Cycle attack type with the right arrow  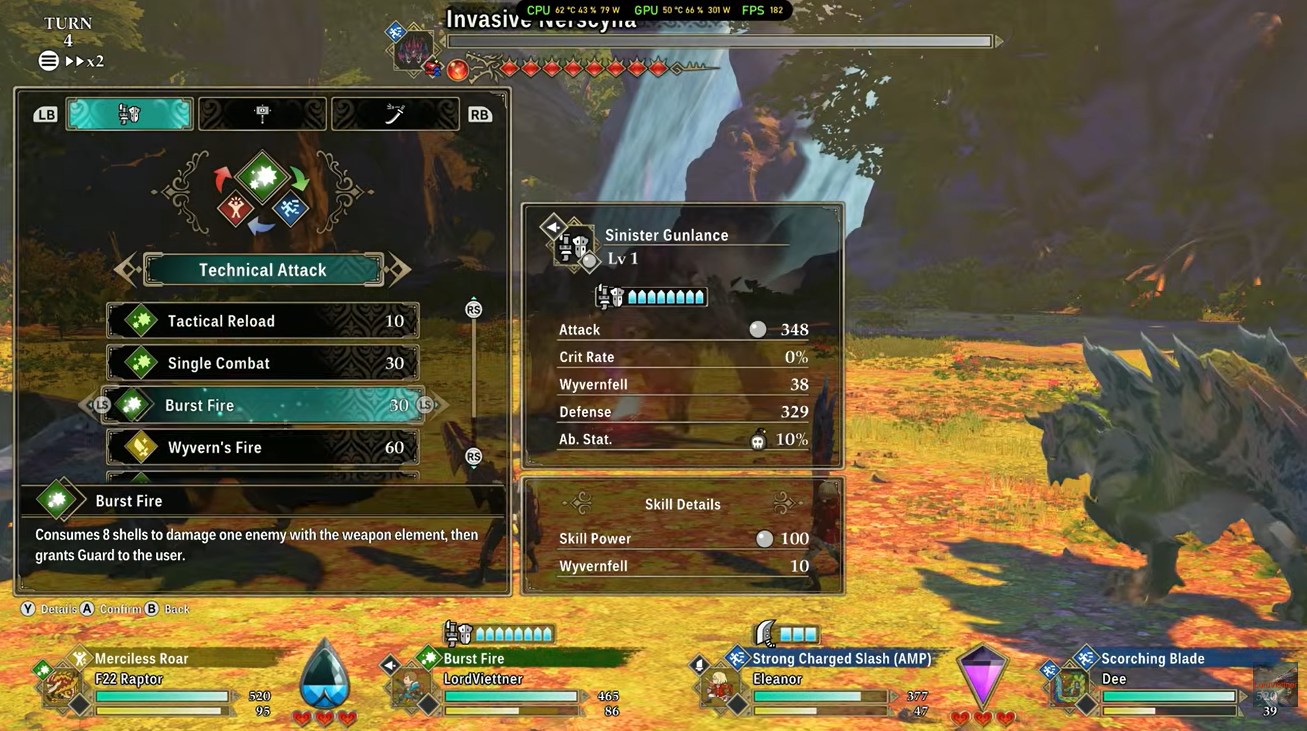(x=399, y=269)
